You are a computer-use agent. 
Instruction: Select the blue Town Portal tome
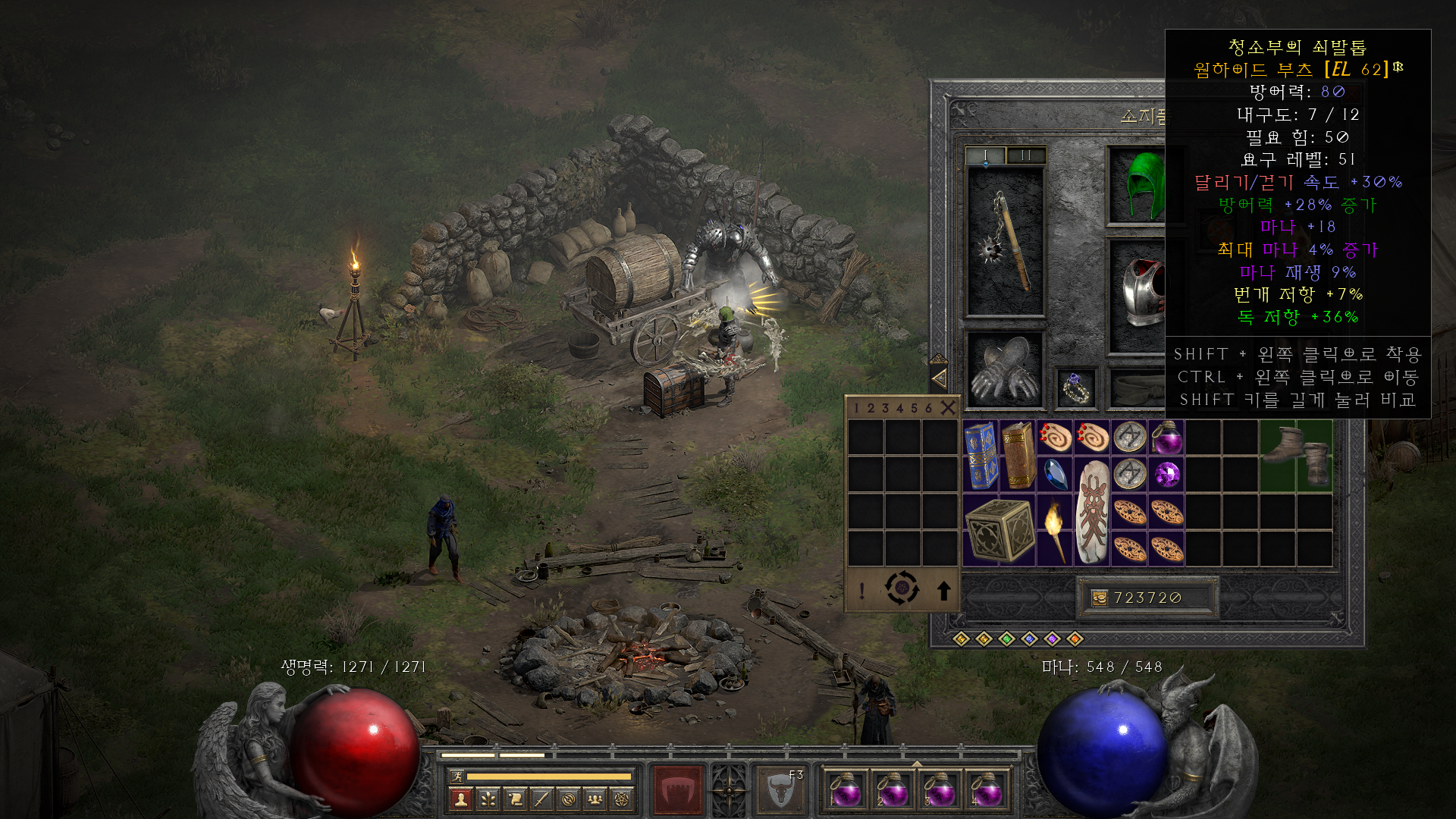click(x=981, y=455)
